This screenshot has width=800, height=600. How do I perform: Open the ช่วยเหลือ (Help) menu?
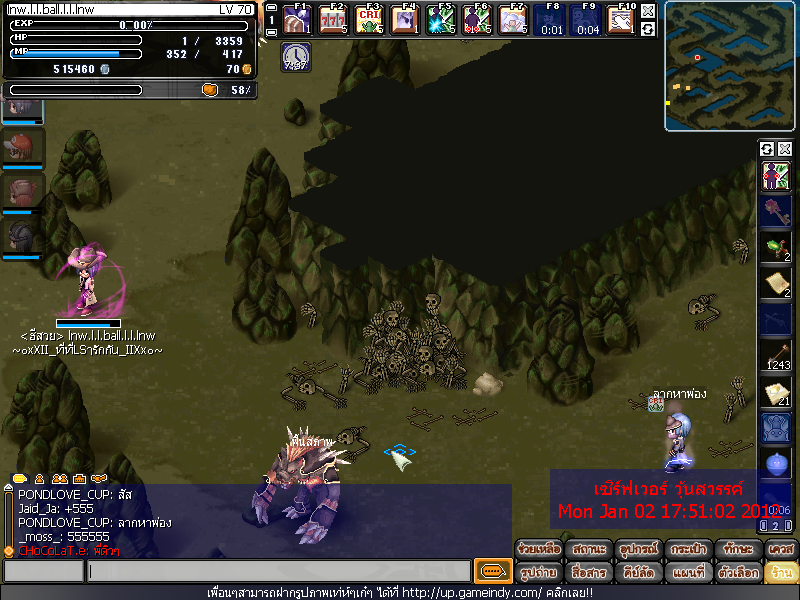[539, 550]
